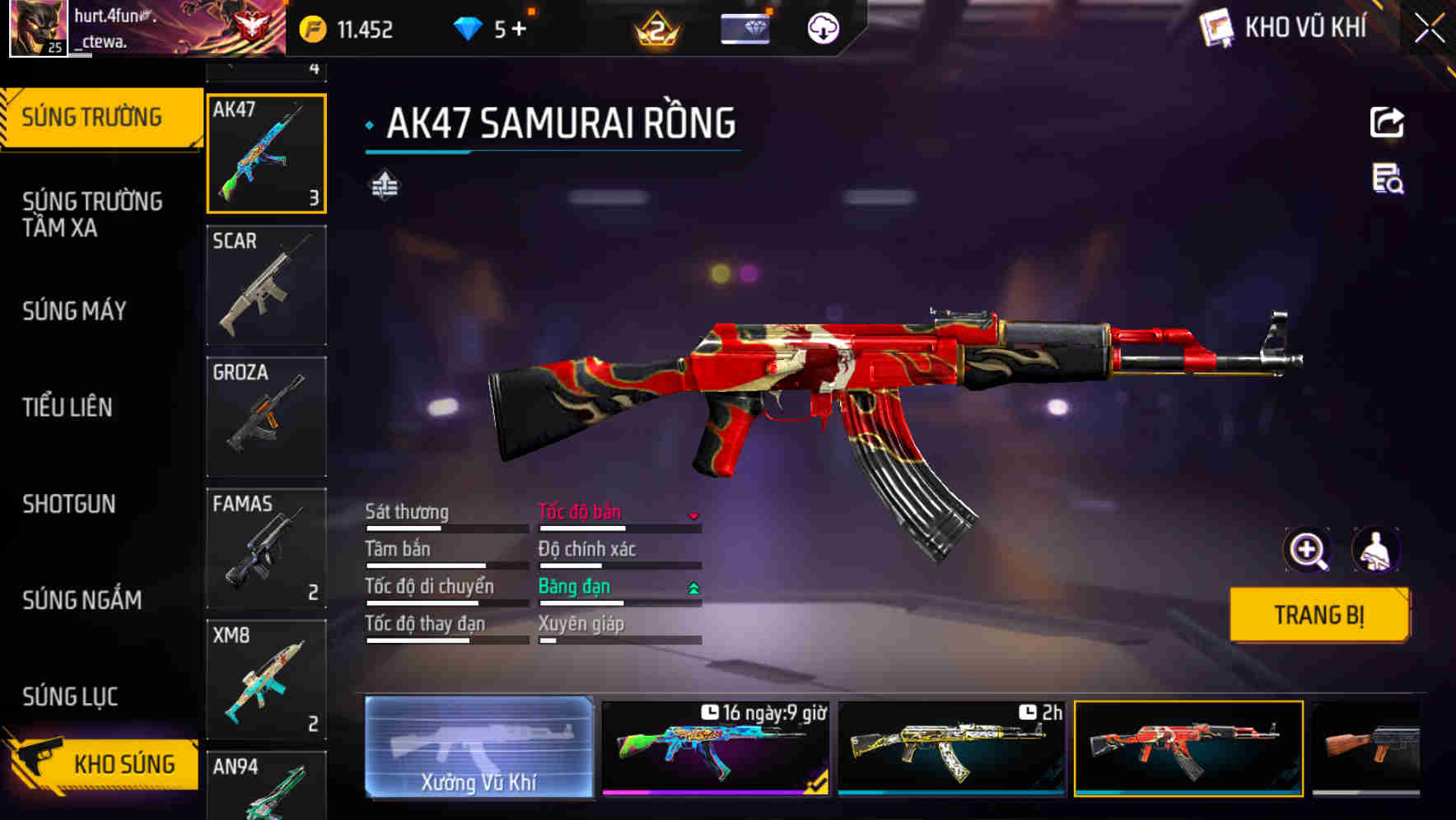Switch to the SHOTGUN category tab

point(69,504)
